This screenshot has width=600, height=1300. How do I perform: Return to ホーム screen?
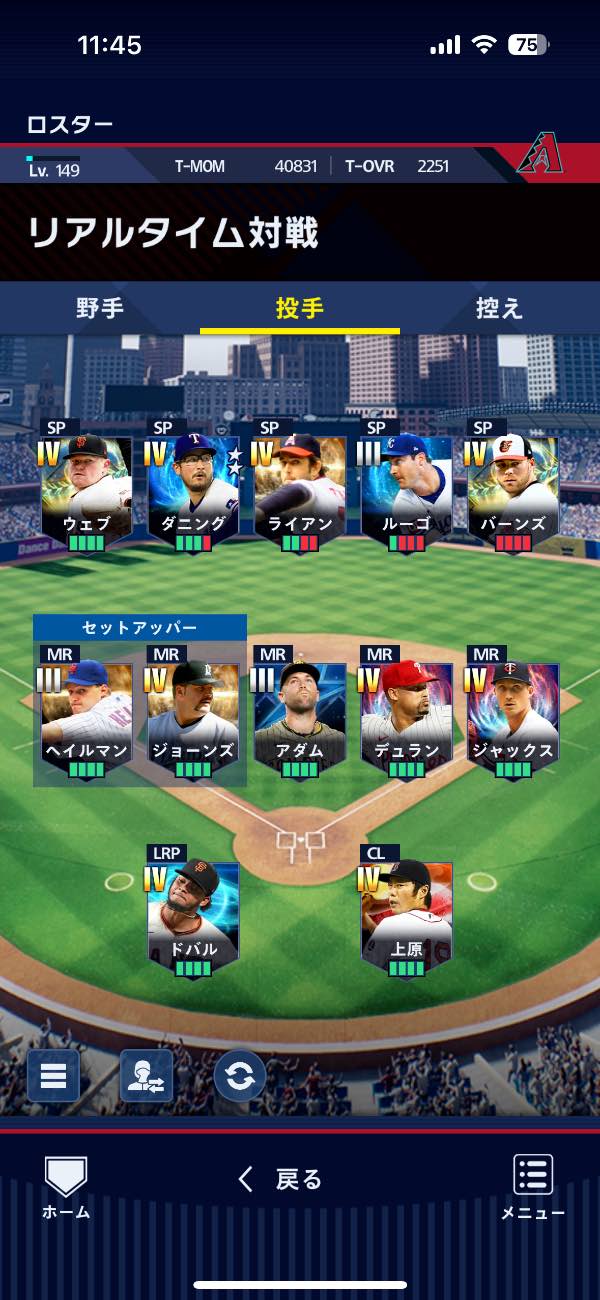(66, 1188)
